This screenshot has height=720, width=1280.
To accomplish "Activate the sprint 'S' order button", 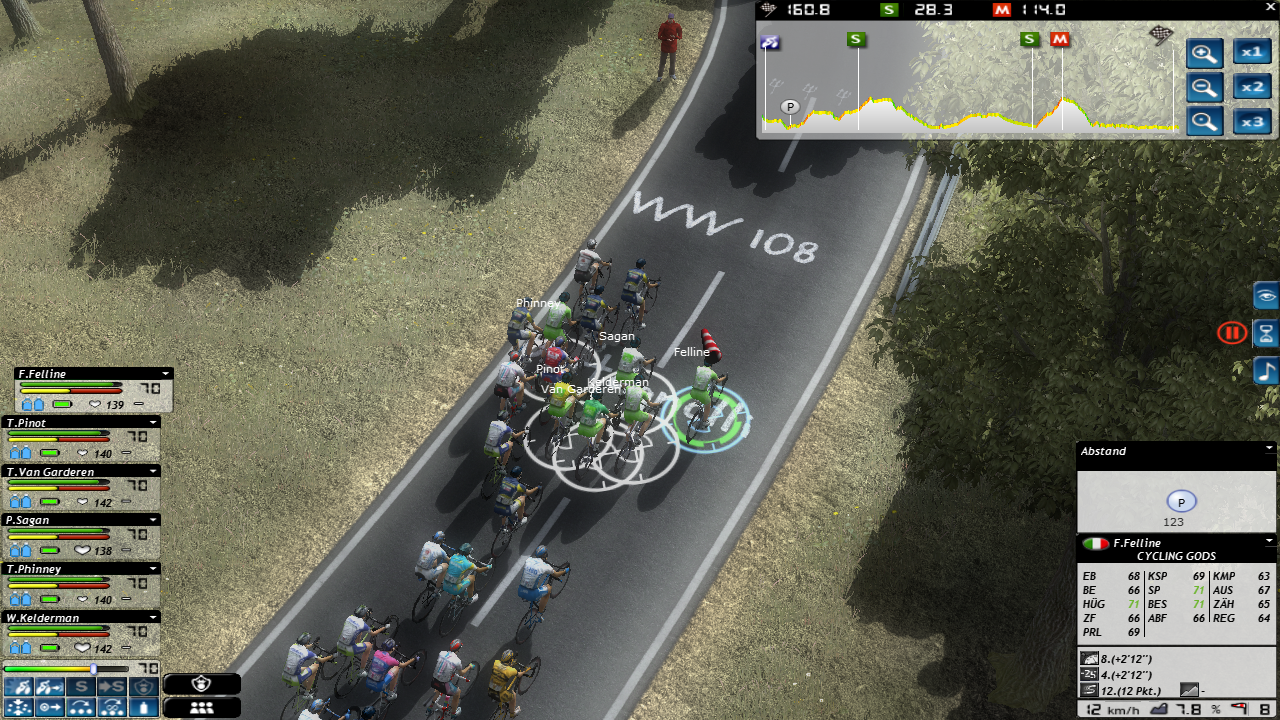I will pos(81,687).
